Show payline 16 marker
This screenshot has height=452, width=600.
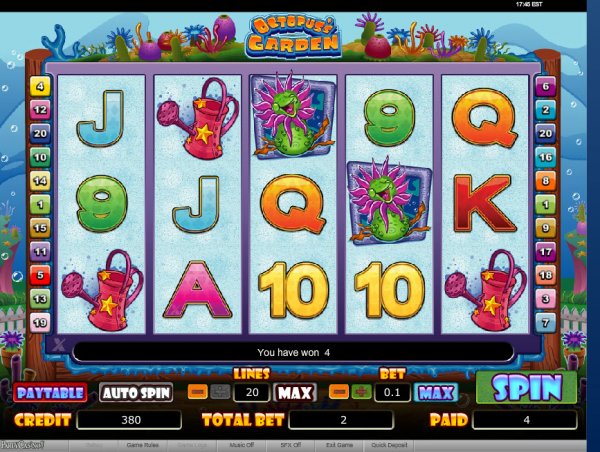(x=546, y=157)
